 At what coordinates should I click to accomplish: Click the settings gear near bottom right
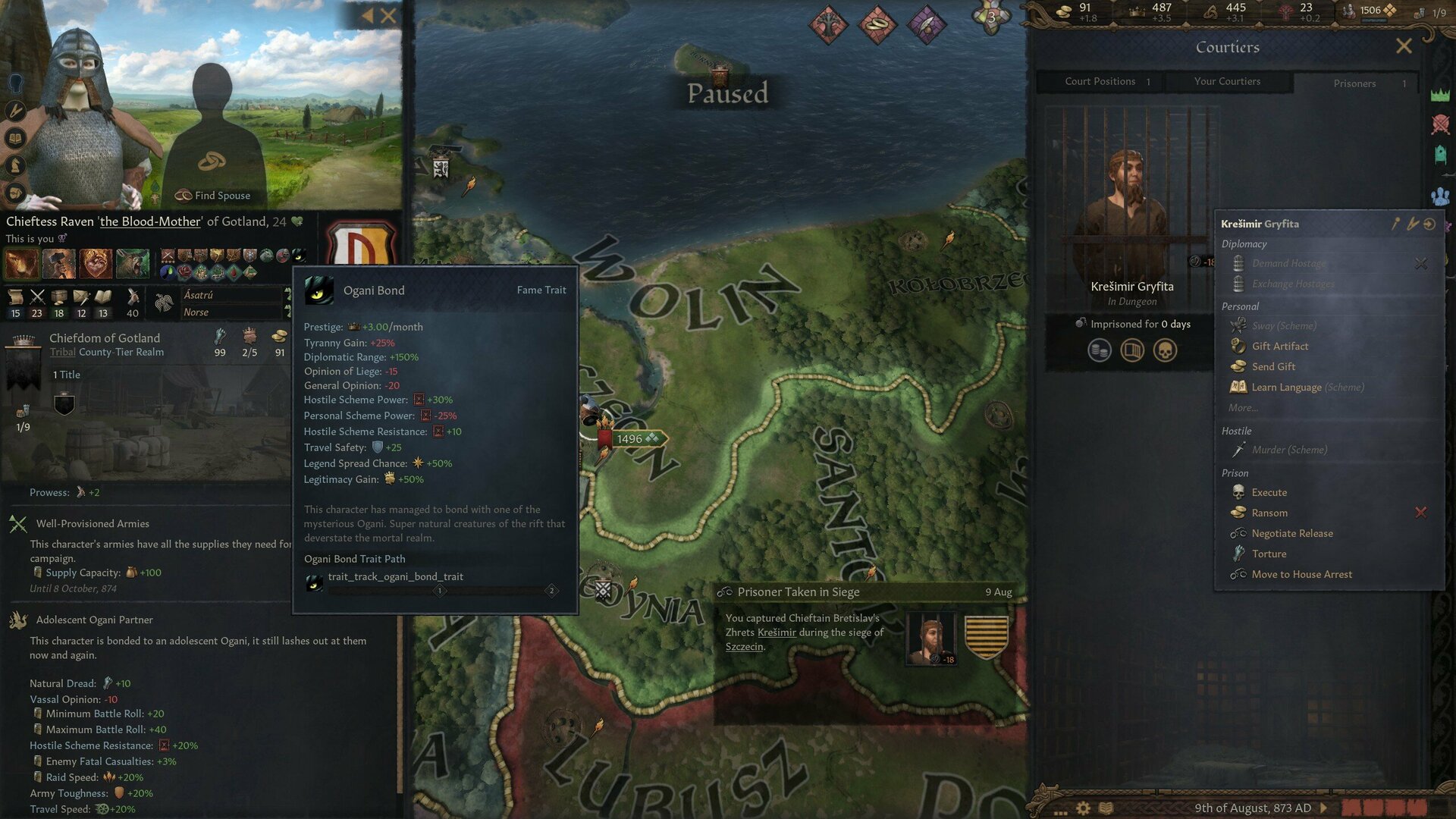coord(1083,808)
